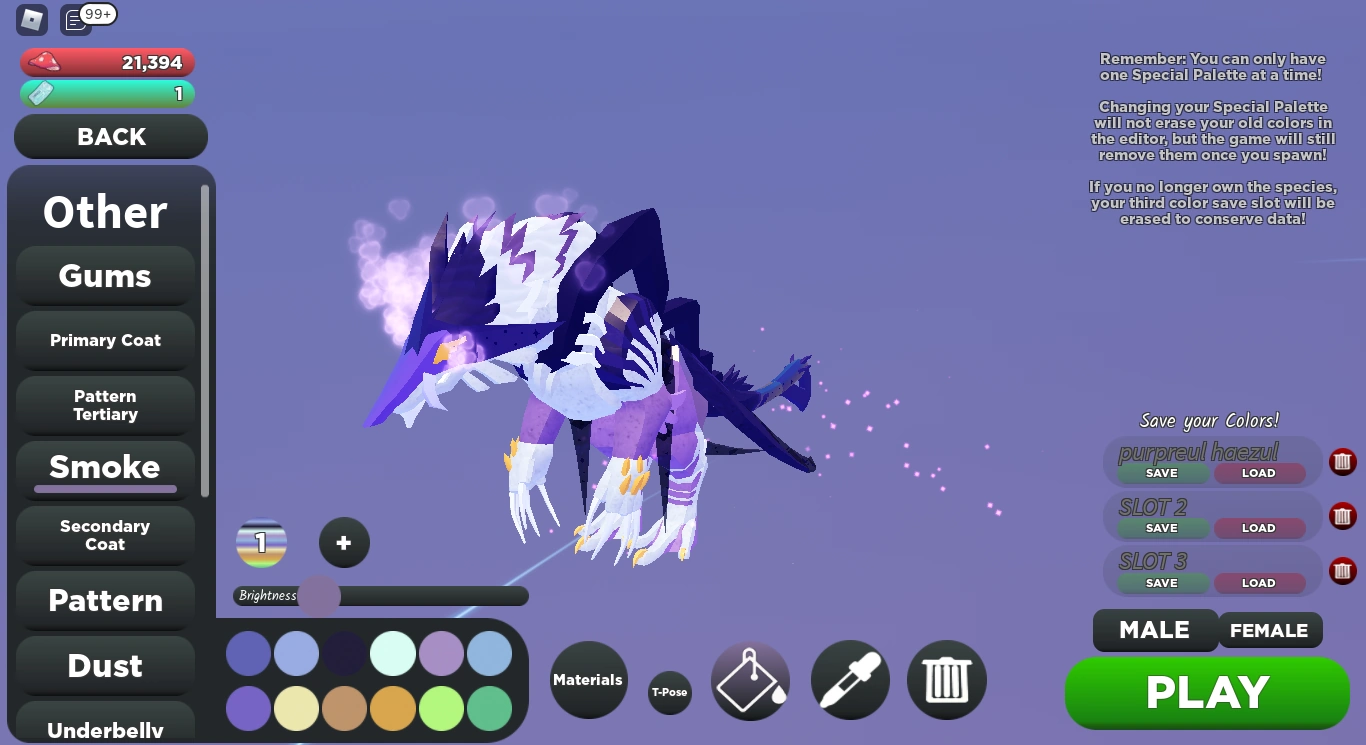Delete the purpreul haezul save slot

point(1343,461)
